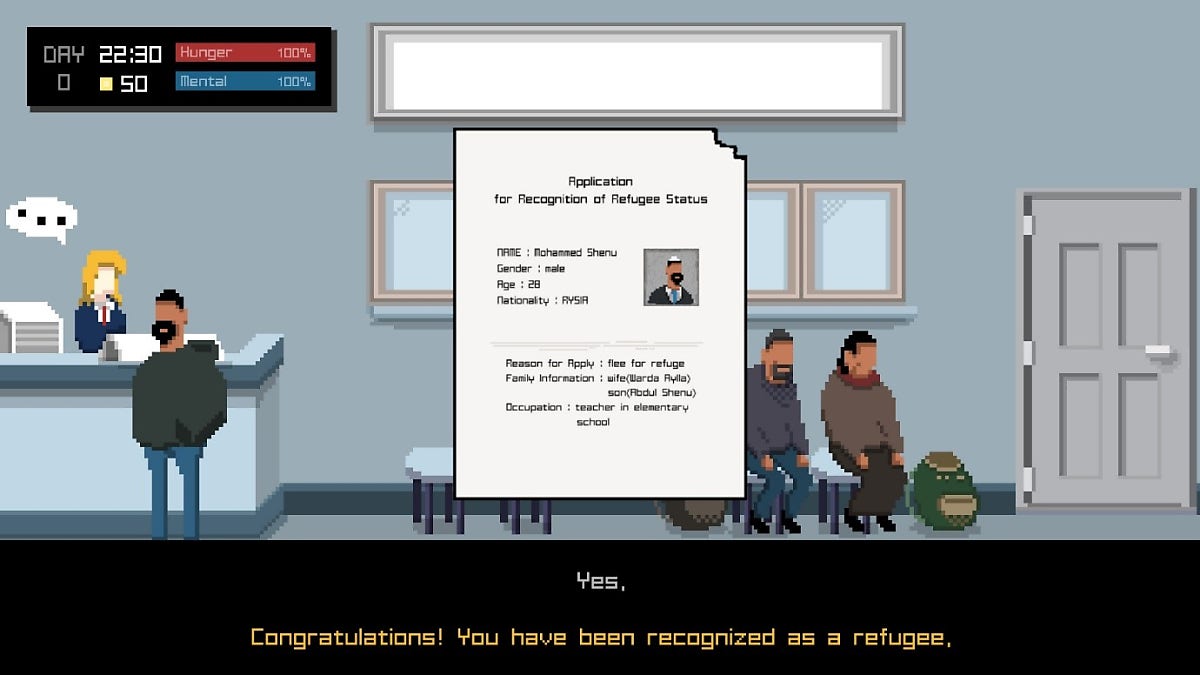Click the refugee status application document

pos(600,312)
